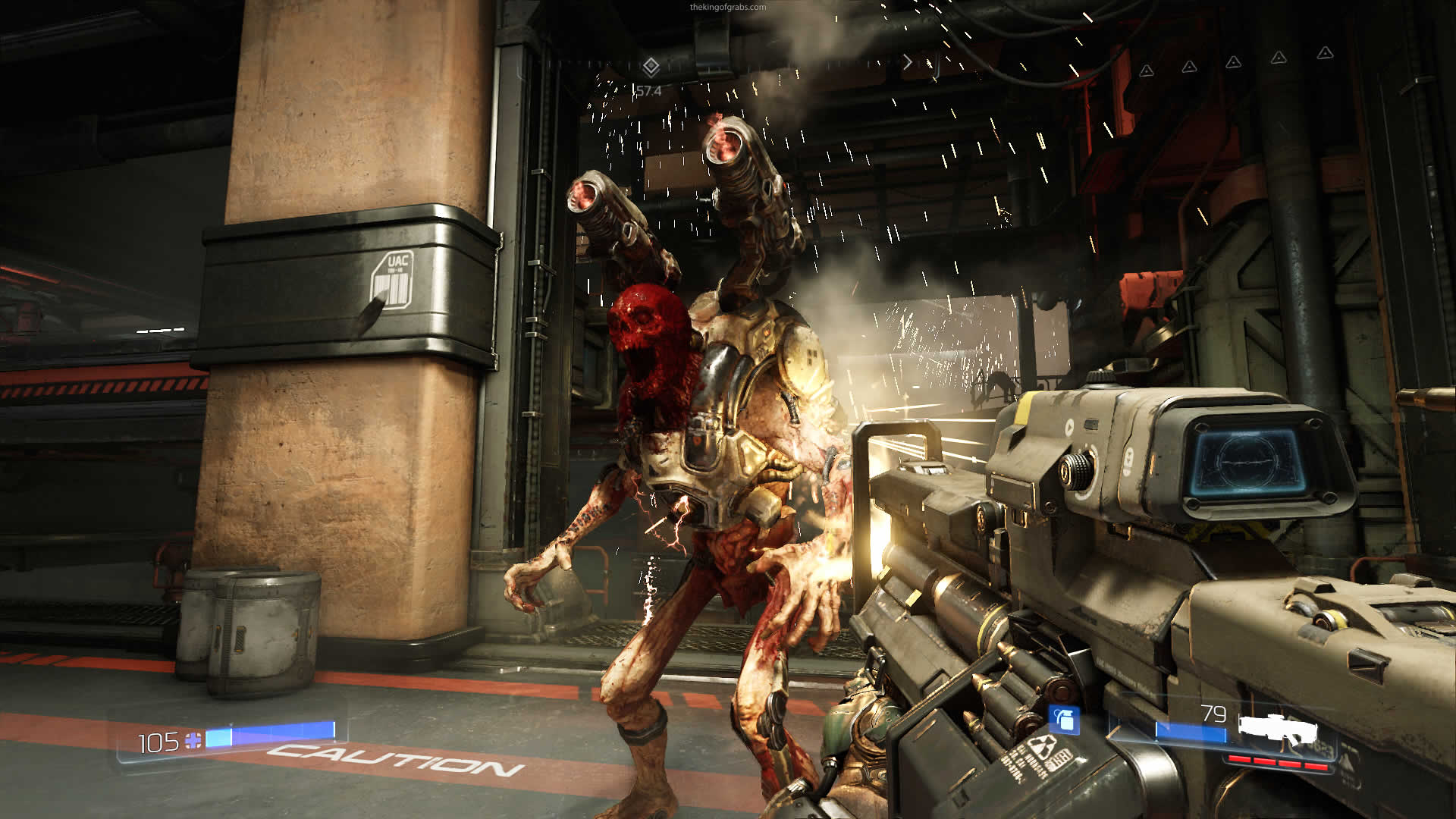Select the heavy assault rifle weapon icon
Viewport: 1456px width, 819px height.
point(1279,730)
